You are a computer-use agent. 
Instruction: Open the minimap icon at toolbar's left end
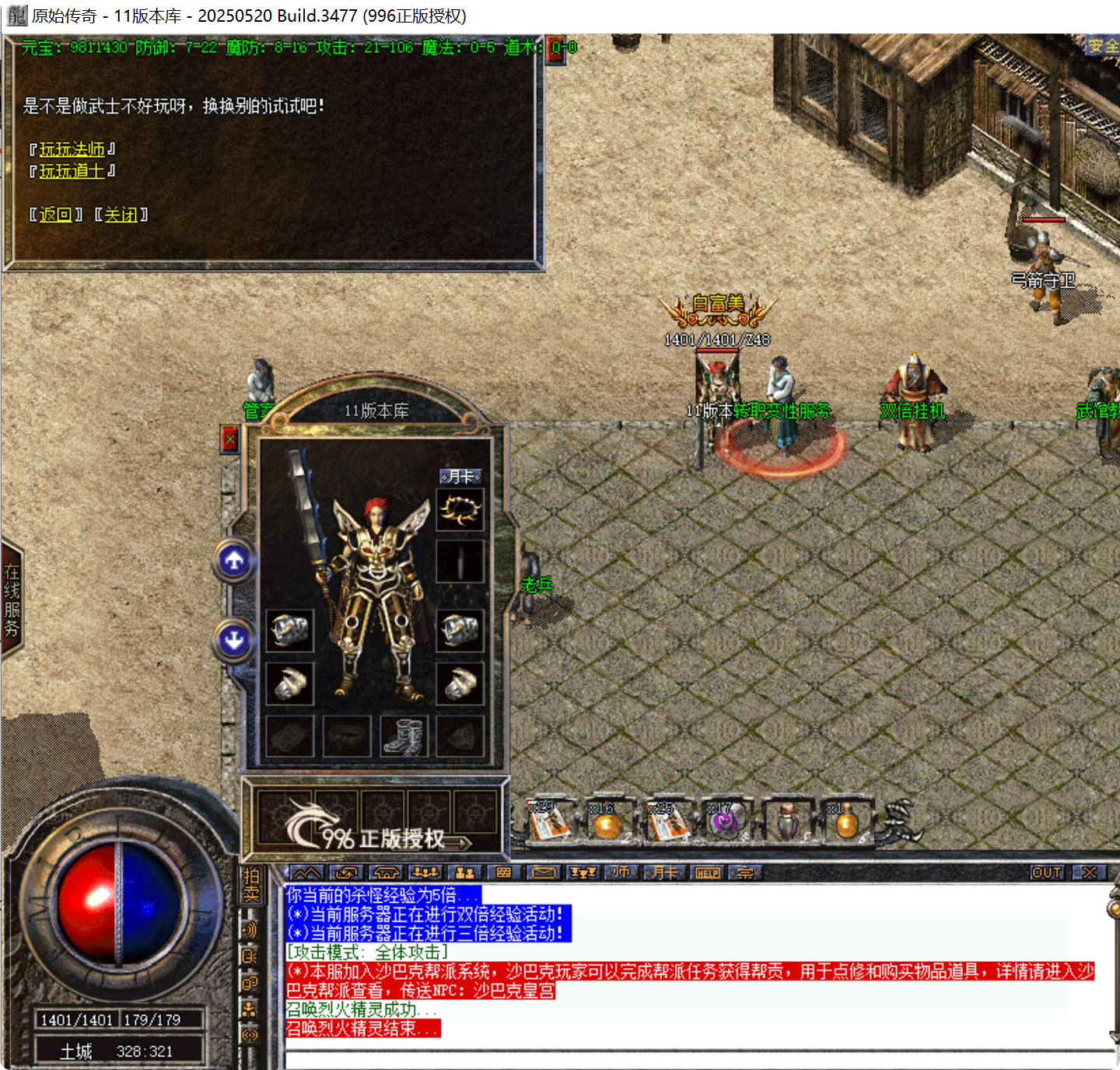point(308,873)
